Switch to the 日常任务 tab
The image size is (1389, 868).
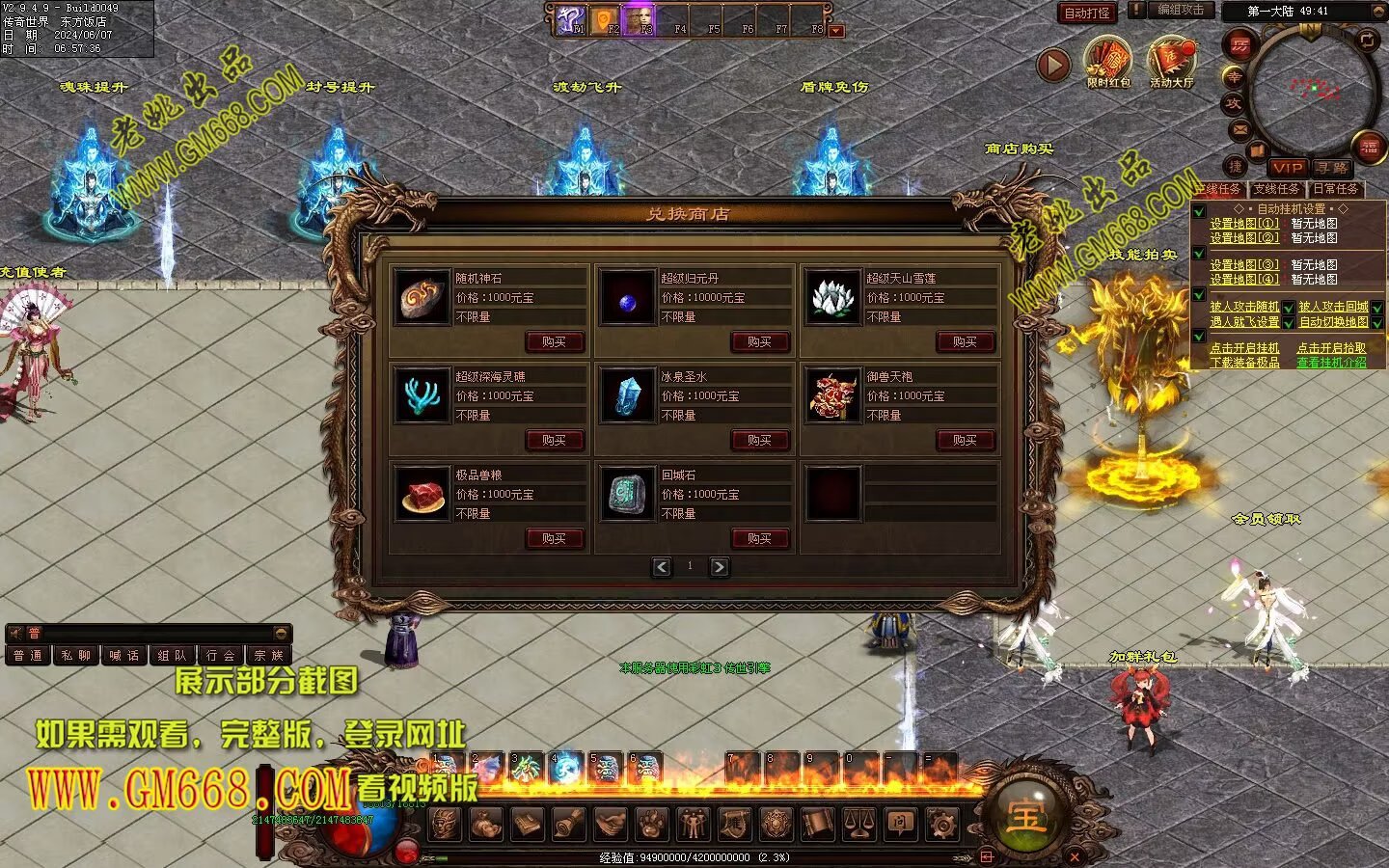[x=1335, y=189]
